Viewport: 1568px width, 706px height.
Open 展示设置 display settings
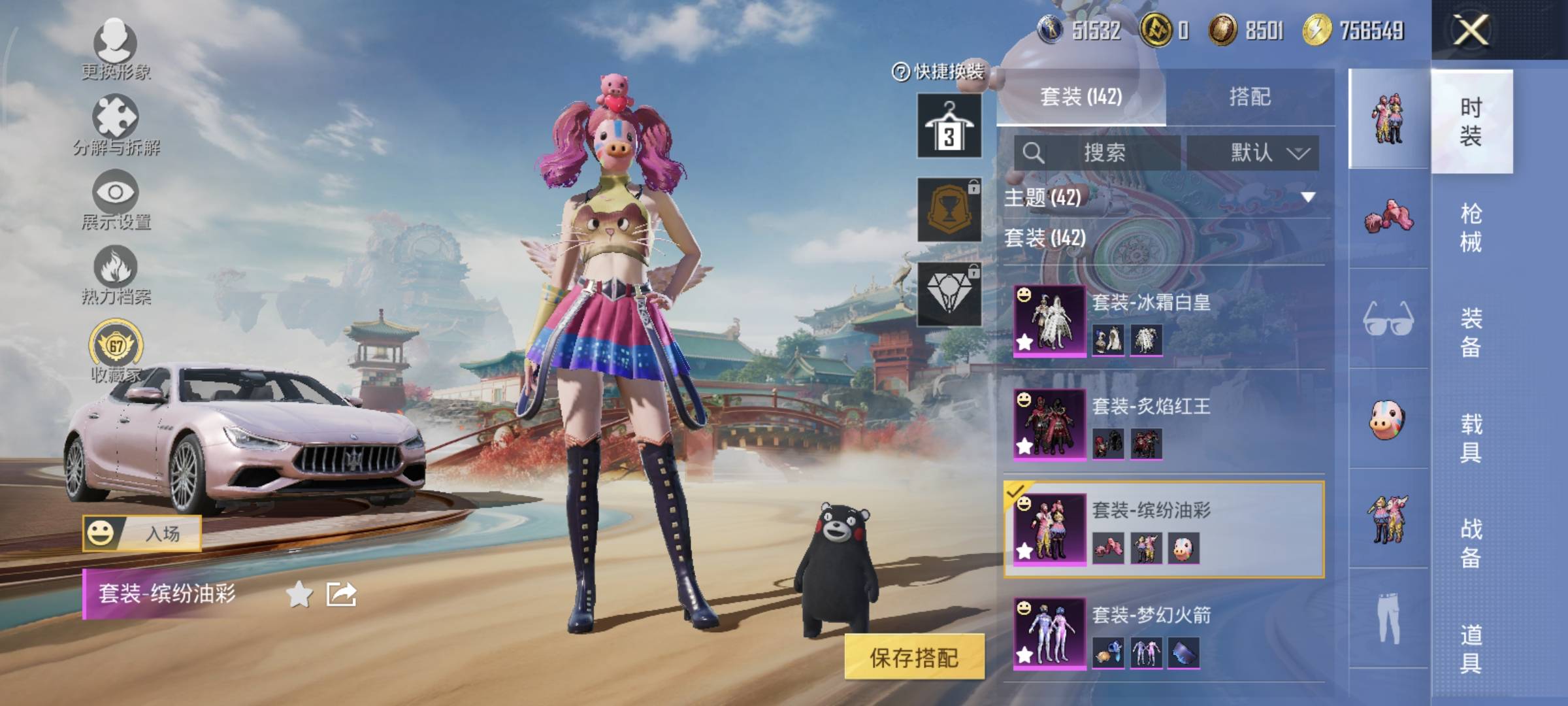[116, 199]
